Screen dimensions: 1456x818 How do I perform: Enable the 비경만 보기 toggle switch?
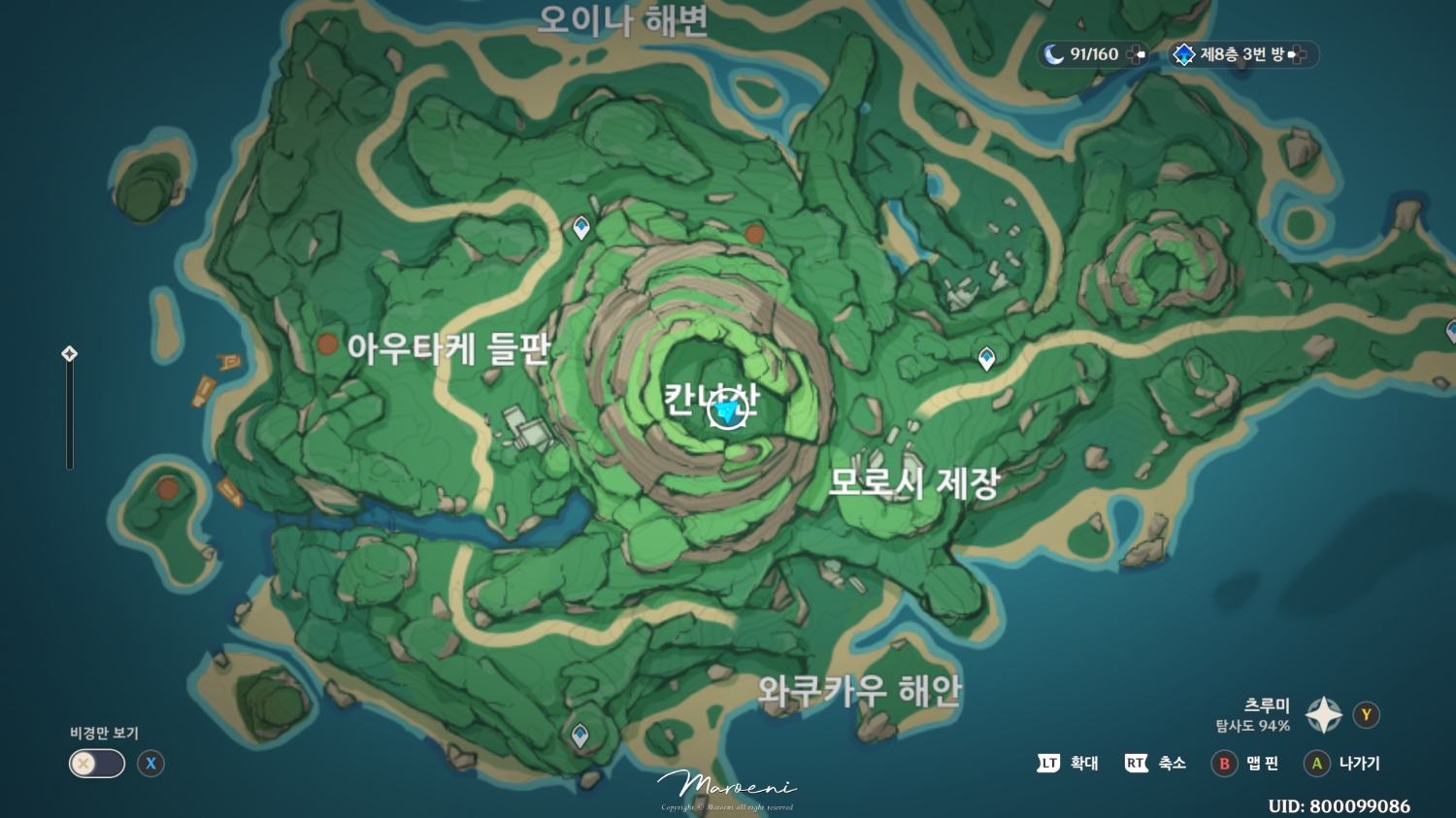pyautogui.click(x=95, y=764)
